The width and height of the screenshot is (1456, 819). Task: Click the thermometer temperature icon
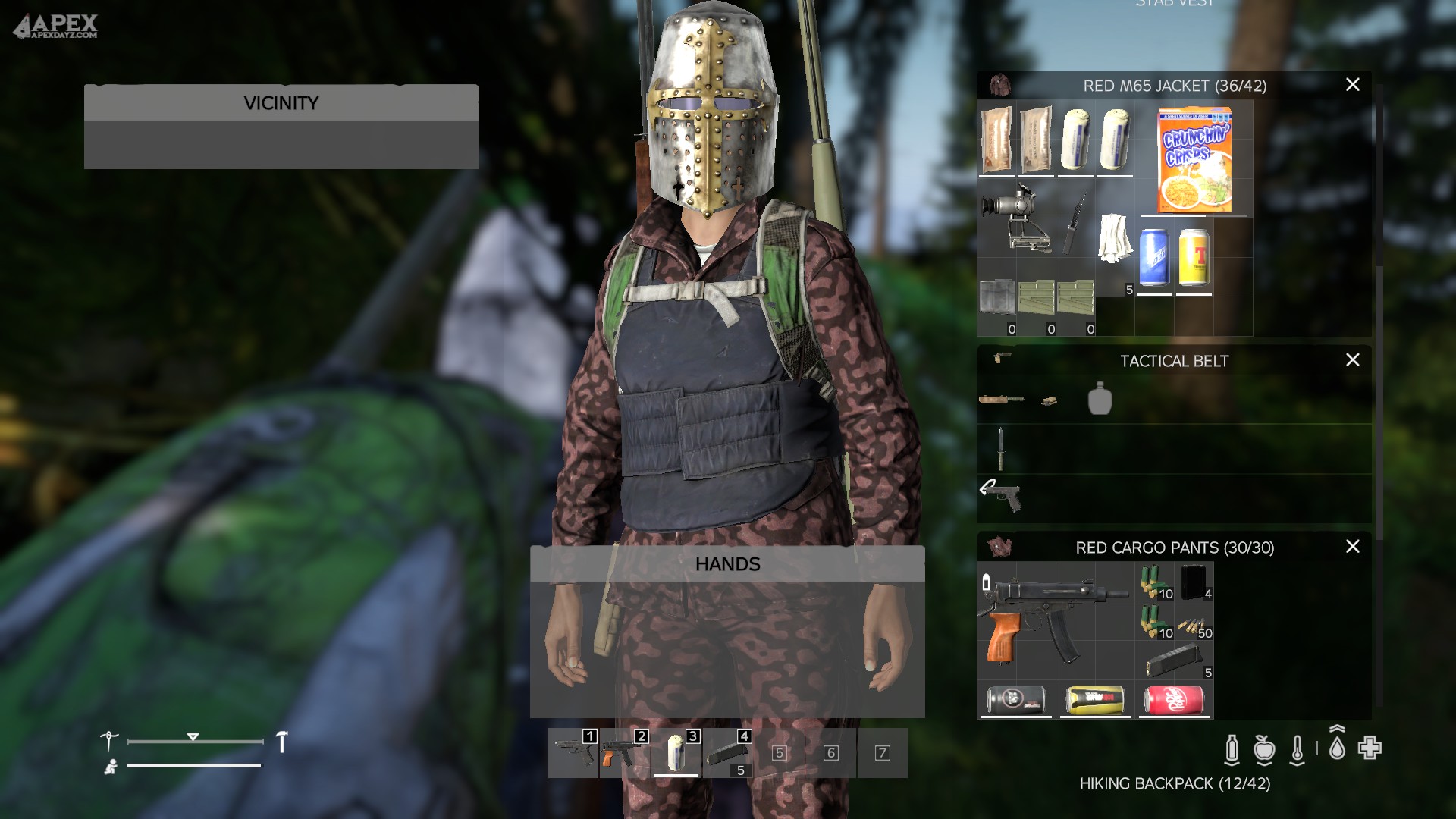point(1298,748)
